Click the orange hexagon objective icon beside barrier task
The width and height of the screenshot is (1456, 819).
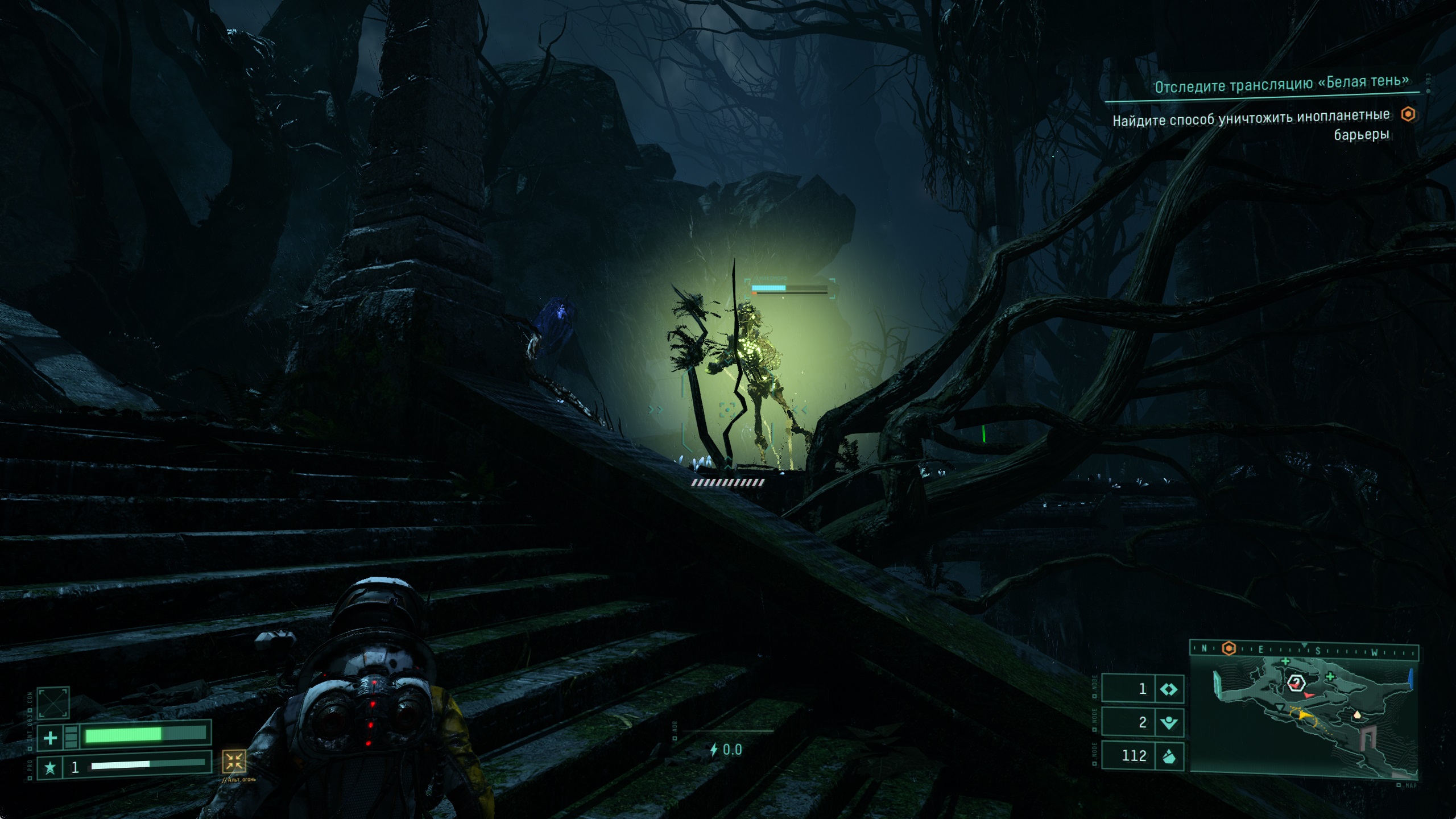[1408, 115]
